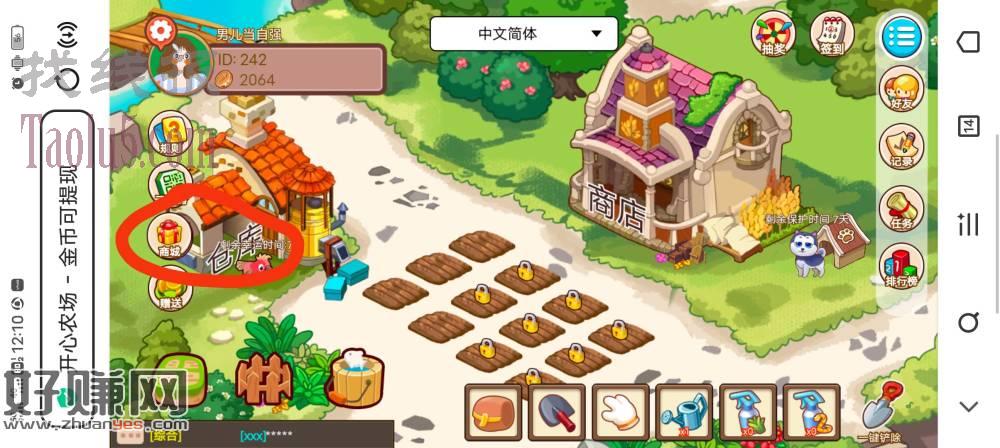This screenshot has height=448, width=1000.
Task: Select the shovel tool slot
Action: 559,412
